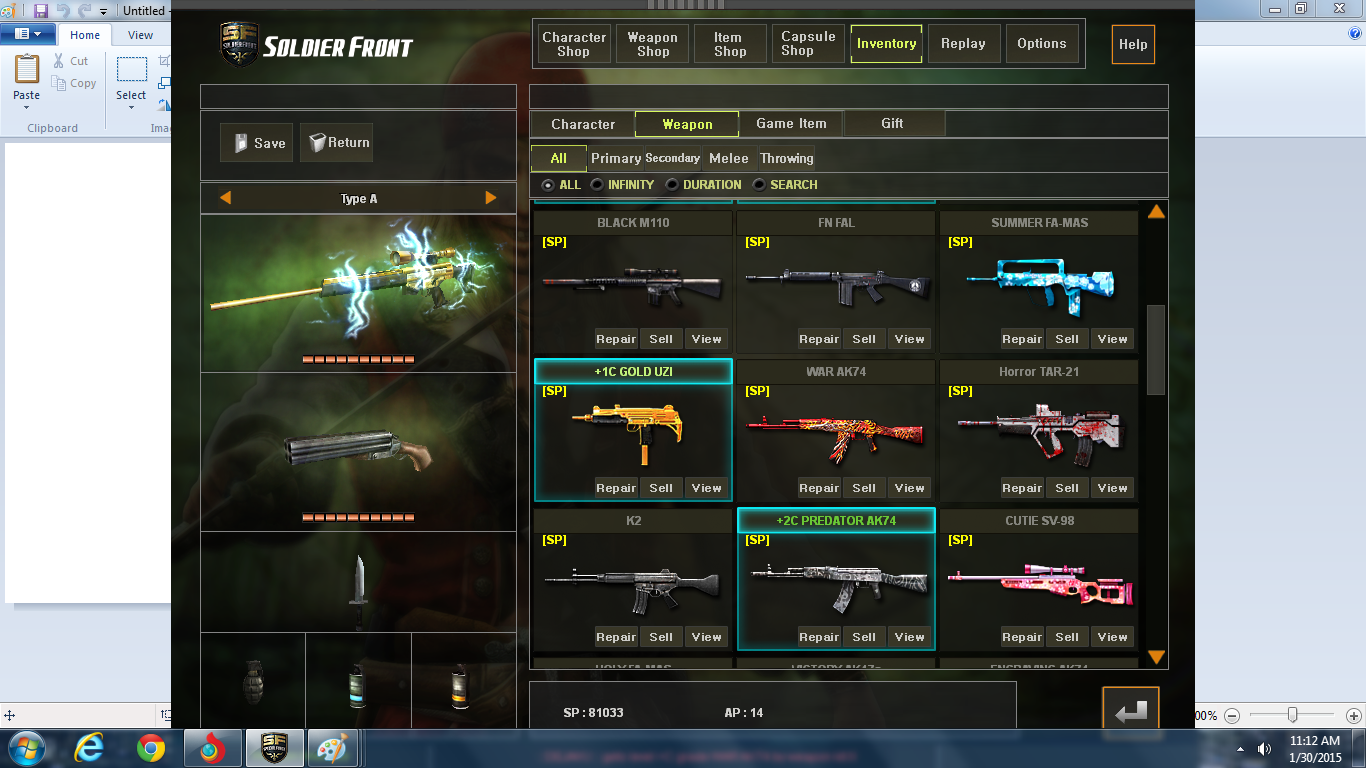Open Google Chrome from the taskbar
Viewport: 1366px width, 768px height.
point(151,747)
